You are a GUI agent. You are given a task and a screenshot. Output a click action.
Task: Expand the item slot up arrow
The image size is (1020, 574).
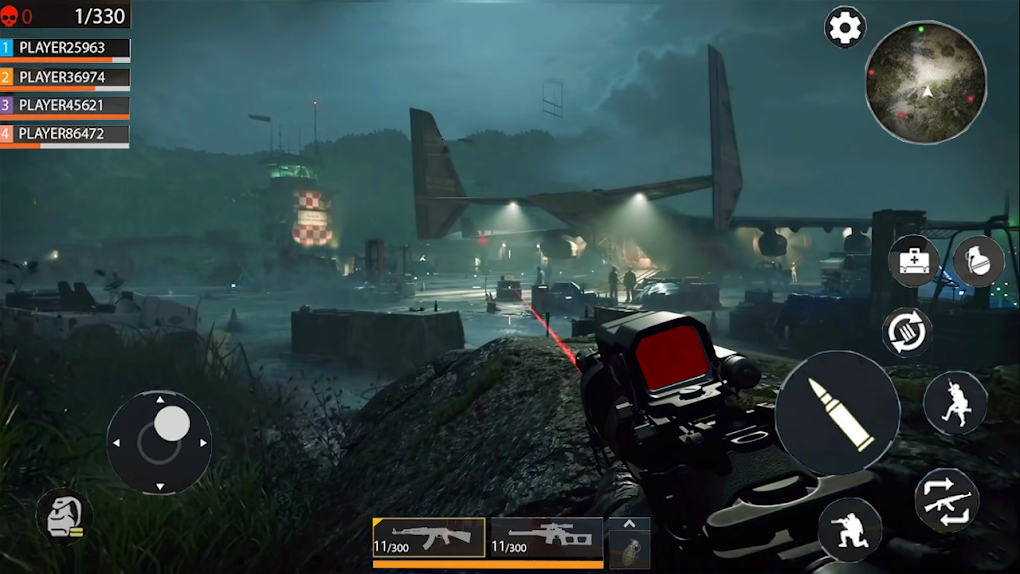(x=629, y=524)
